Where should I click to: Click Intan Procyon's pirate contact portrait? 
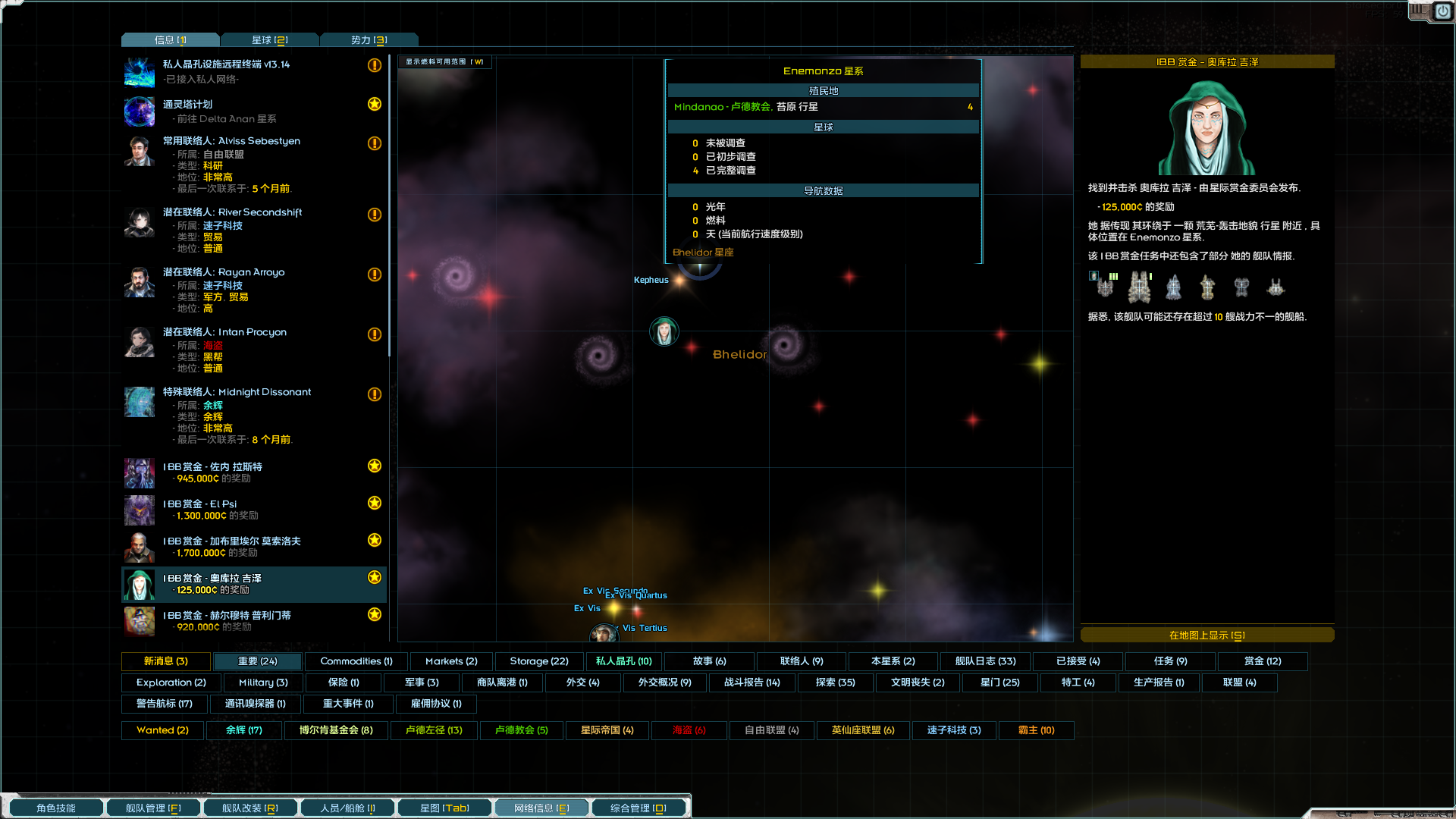pyautogui.click(x=139, y=342)
